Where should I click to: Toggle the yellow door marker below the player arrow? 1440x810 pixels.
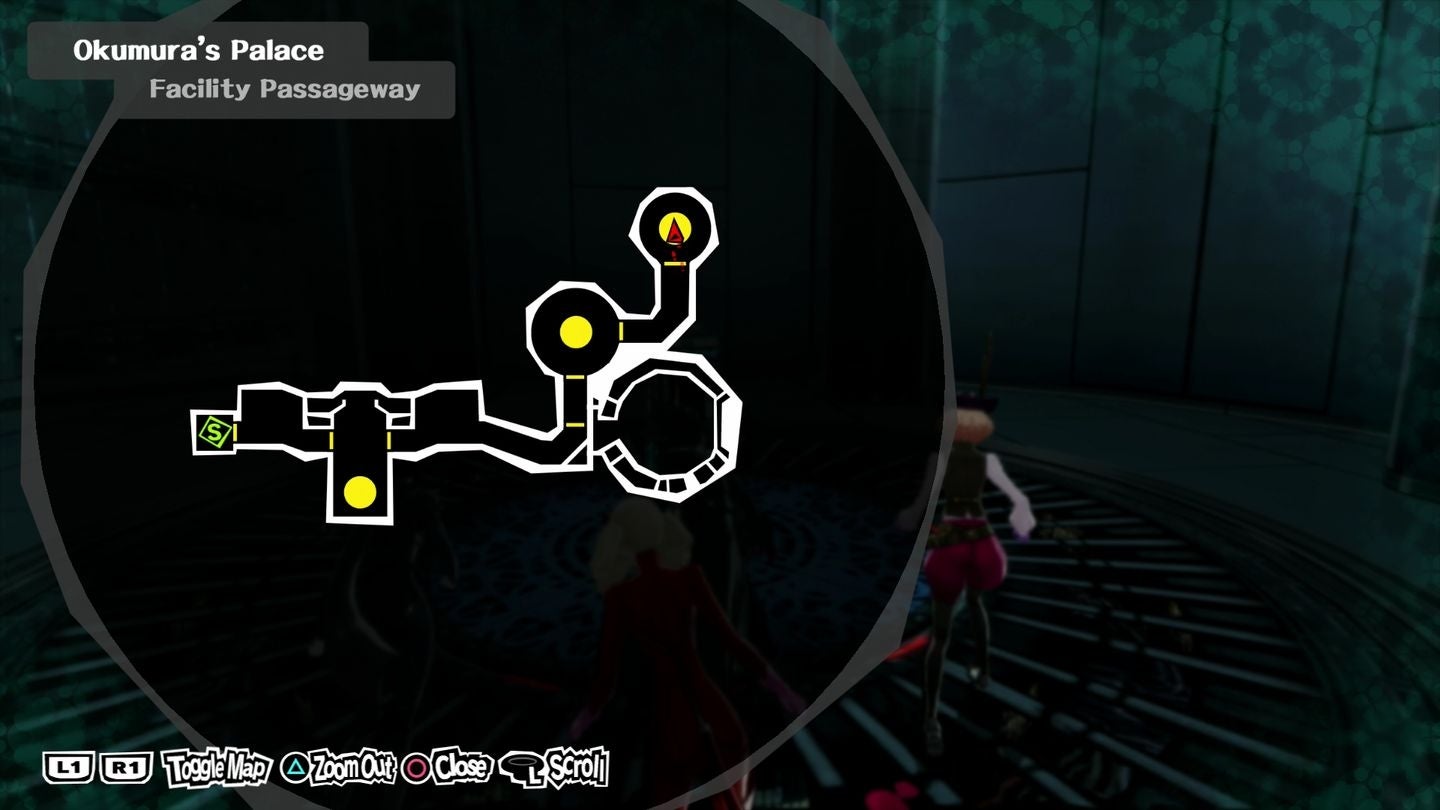pyautogui.click(x=673, y=263)
